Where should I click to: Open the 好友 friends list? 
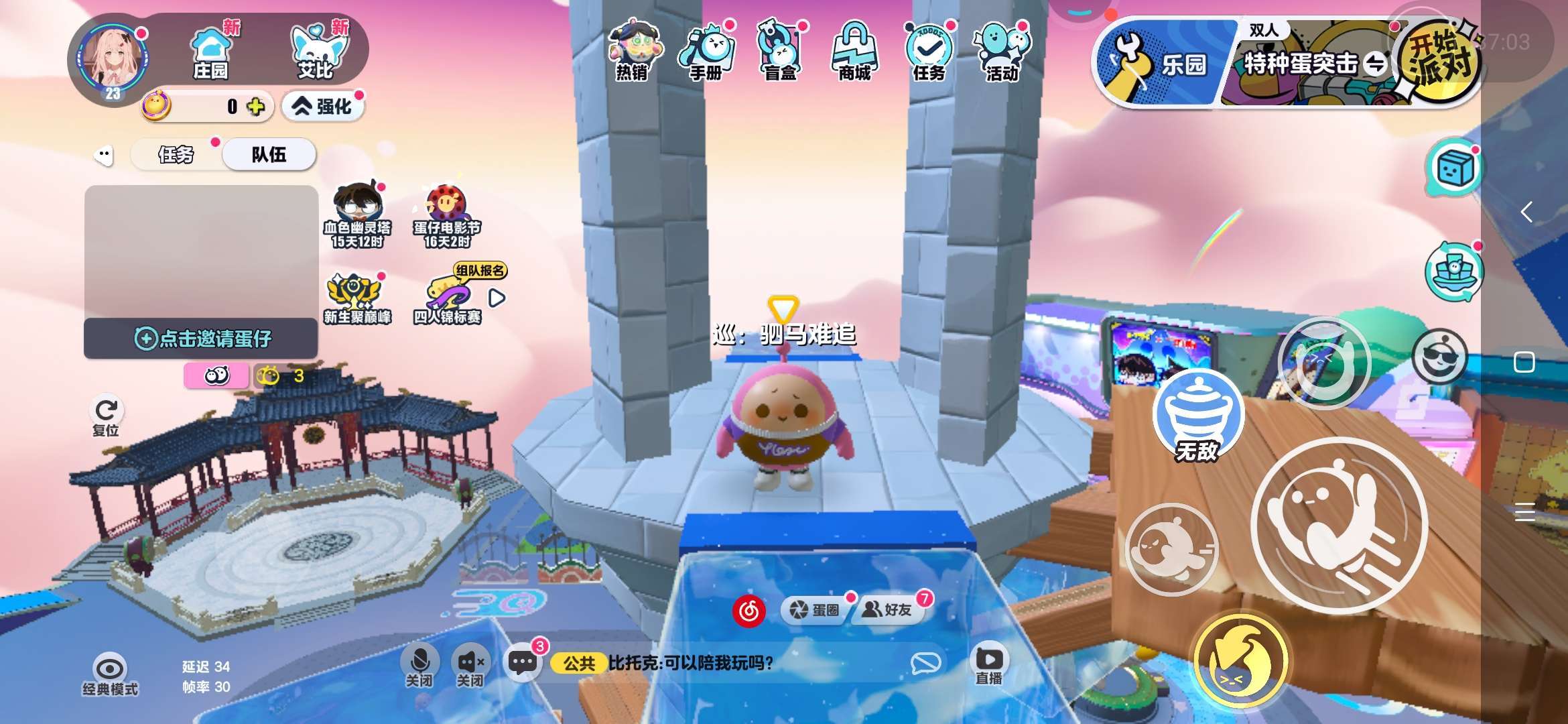[x=888, y=609]
